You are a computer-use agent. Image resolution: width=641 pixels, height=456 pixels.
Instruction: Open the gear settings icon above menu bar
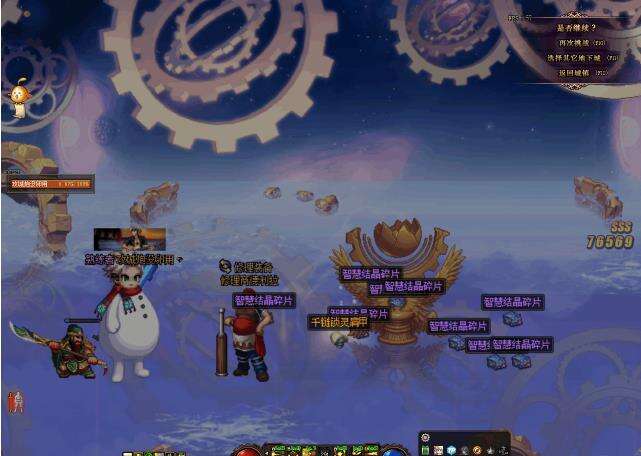click(x=425, y=437)
